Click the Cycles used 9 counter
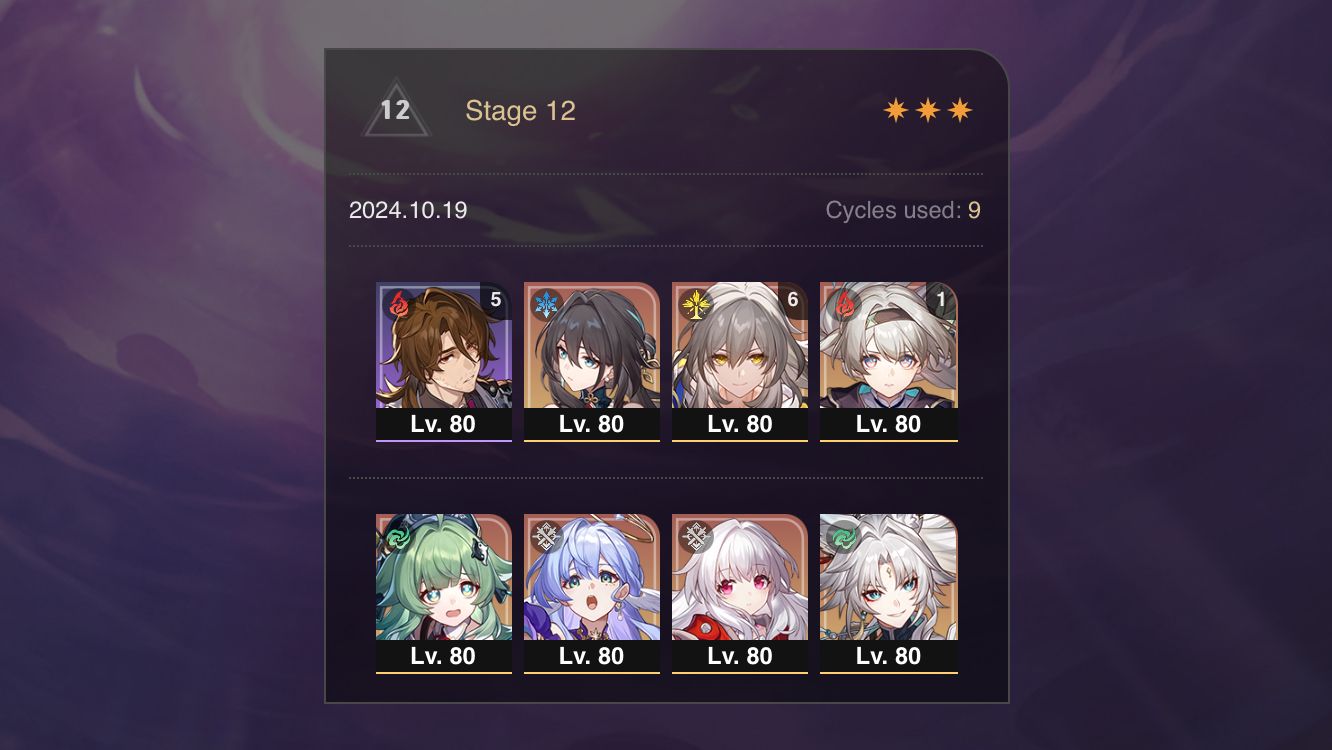1332x750 pixels. [x=901, y=210]
